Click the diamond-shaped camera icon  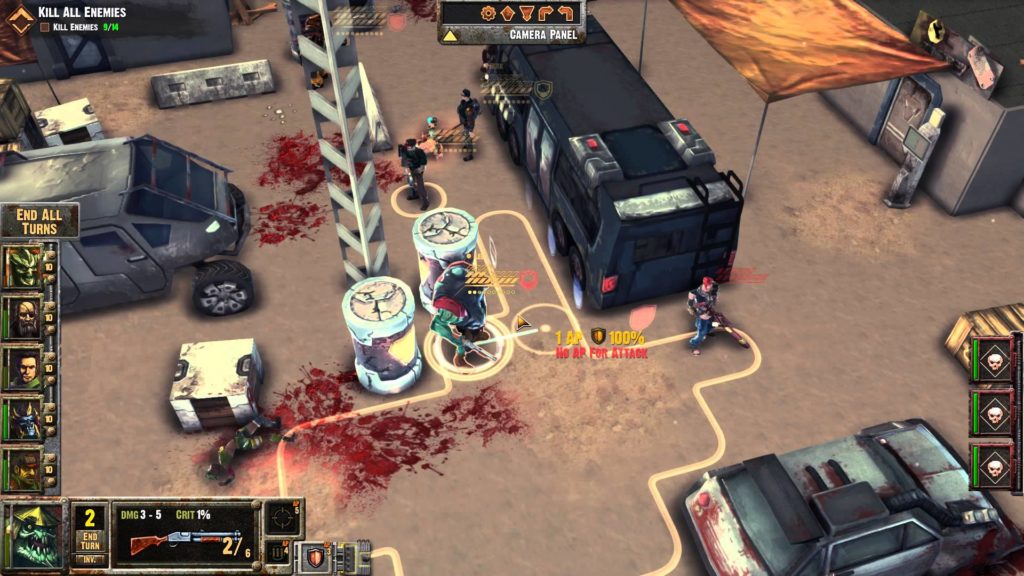pyautogui.click(x=507, y=13)
